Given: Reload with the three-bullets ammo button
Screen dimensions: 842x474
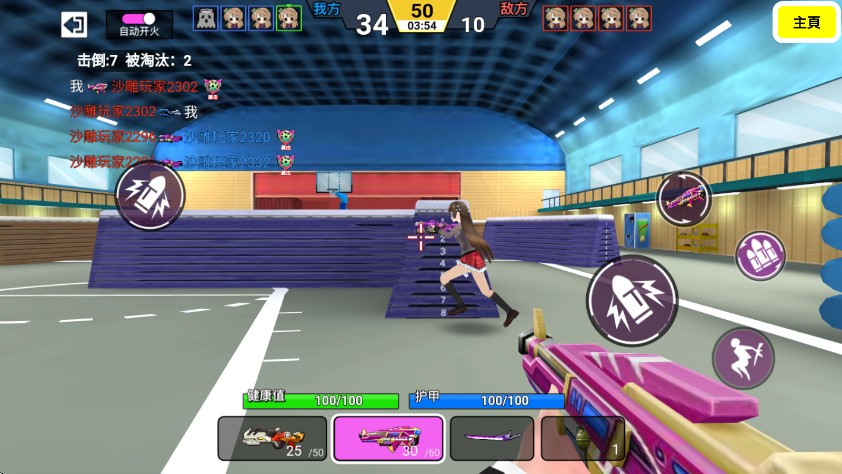Looking at the screenshot, I should (x=761, y=256).
